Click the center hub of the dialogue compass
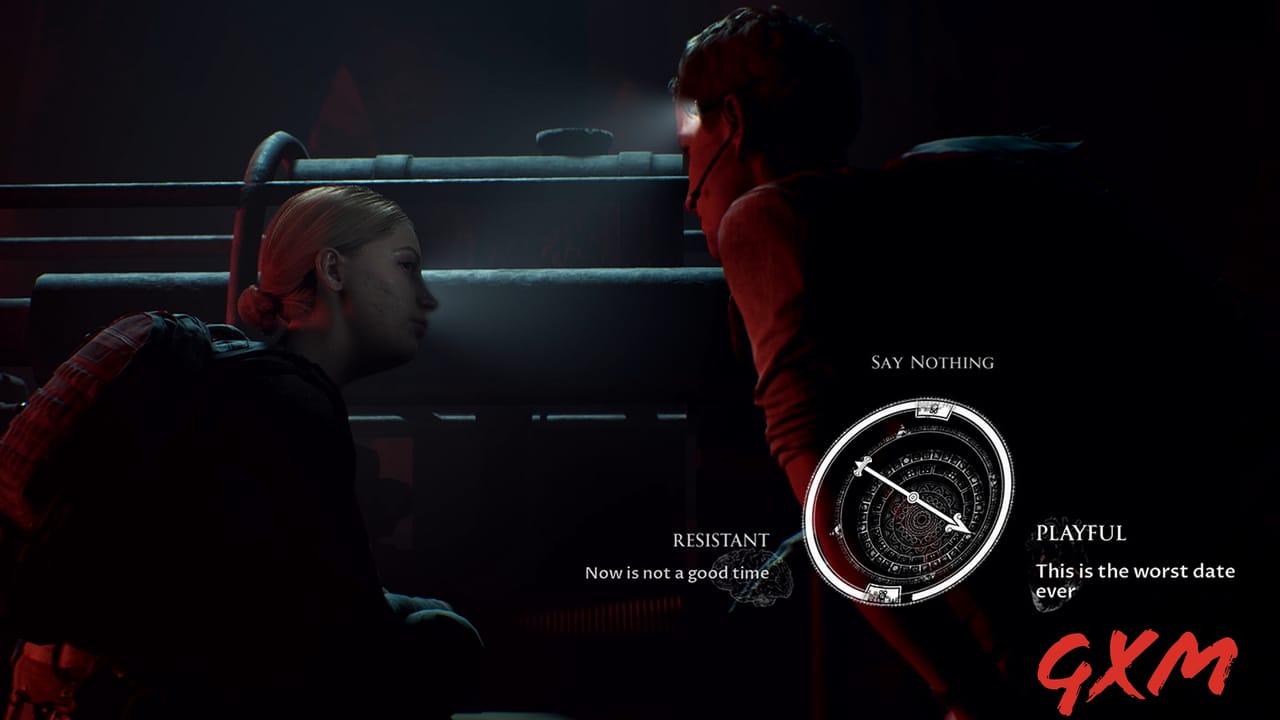 tap(913, 497)
